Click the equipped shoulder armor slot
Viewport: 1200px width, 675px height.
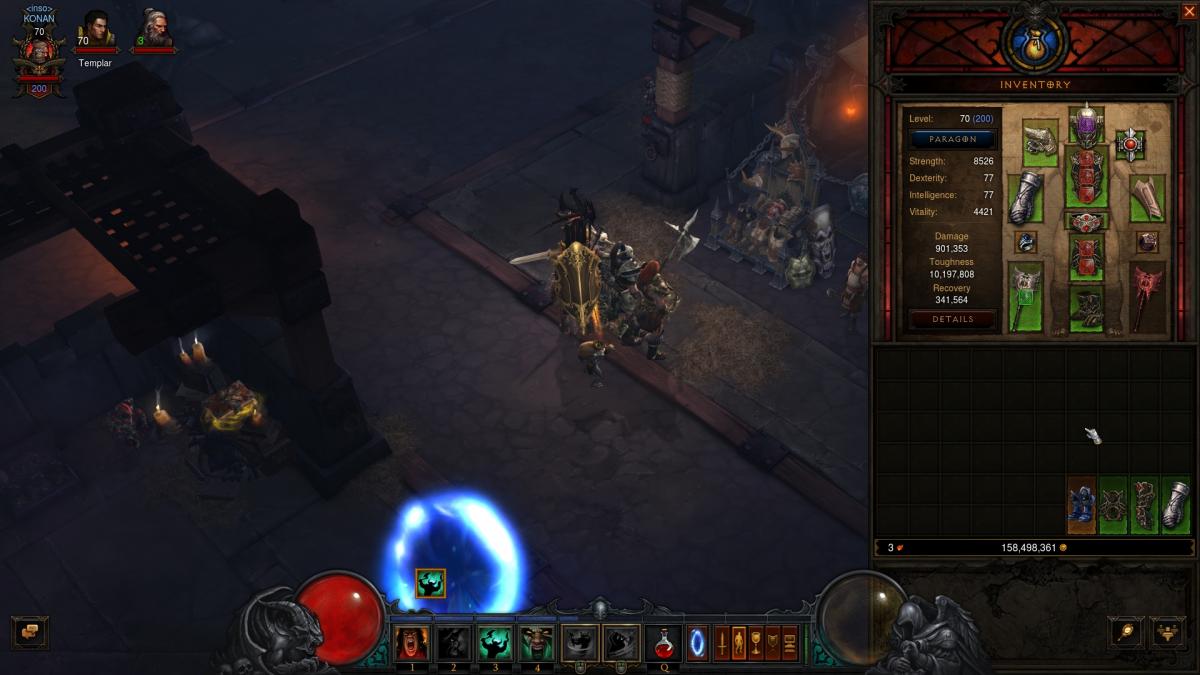click(x=1040, y=143)
